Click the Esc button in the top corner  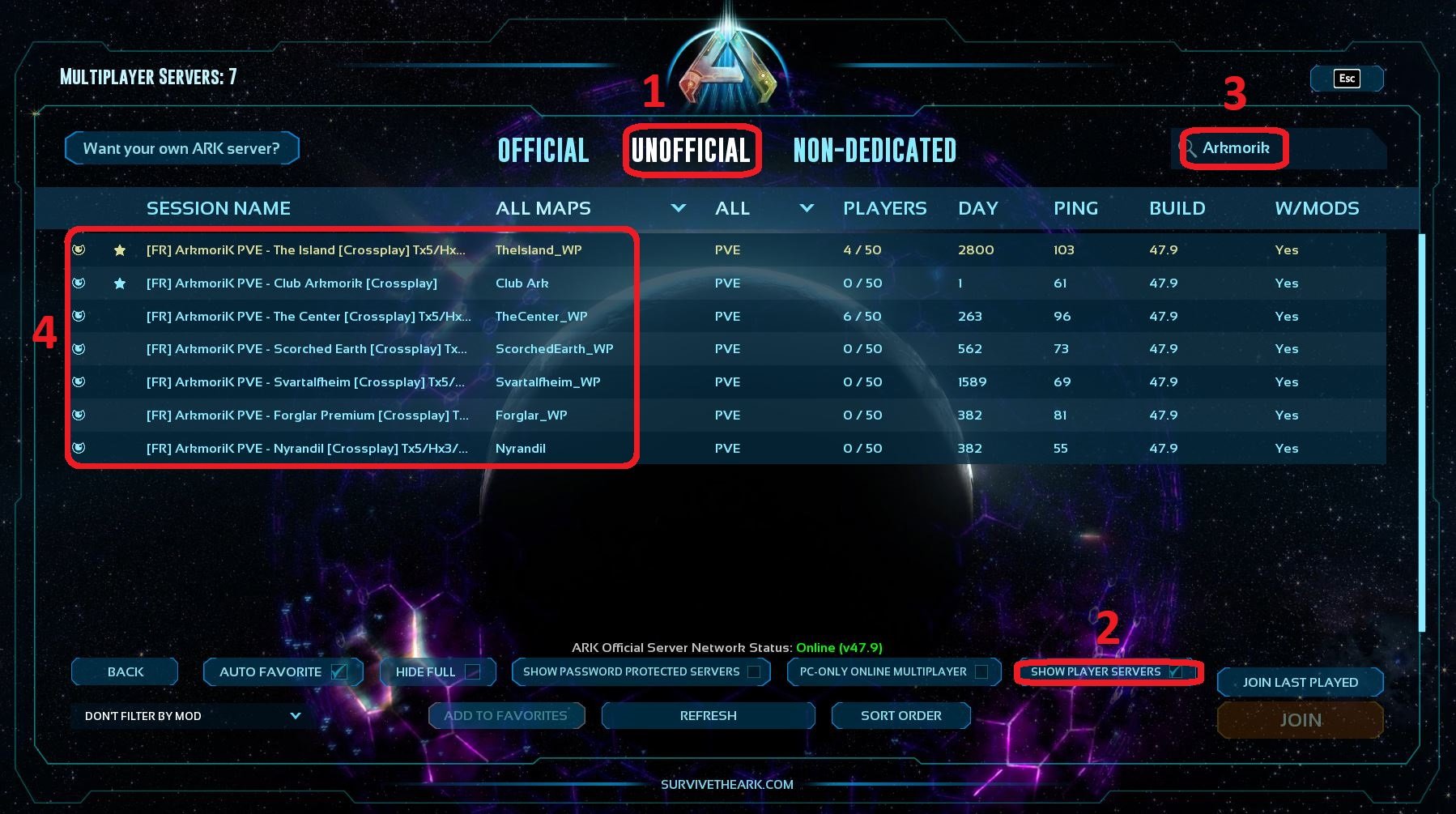tap(1346, 78)
